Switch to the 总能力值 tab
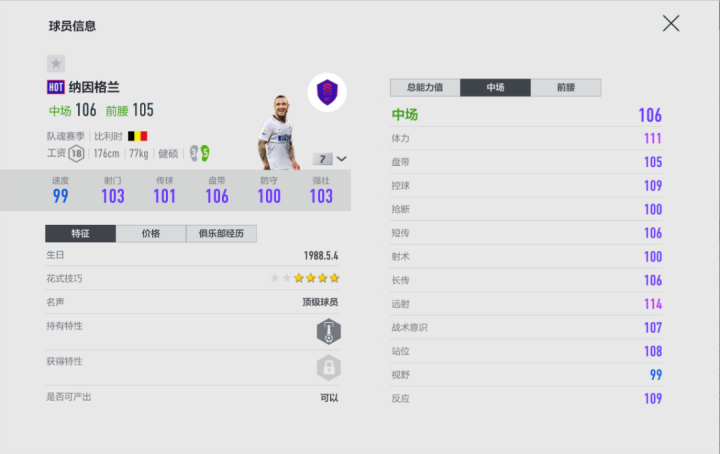This screenshot has width=720, height=454. pyautogui.click(x=425, y=88)
